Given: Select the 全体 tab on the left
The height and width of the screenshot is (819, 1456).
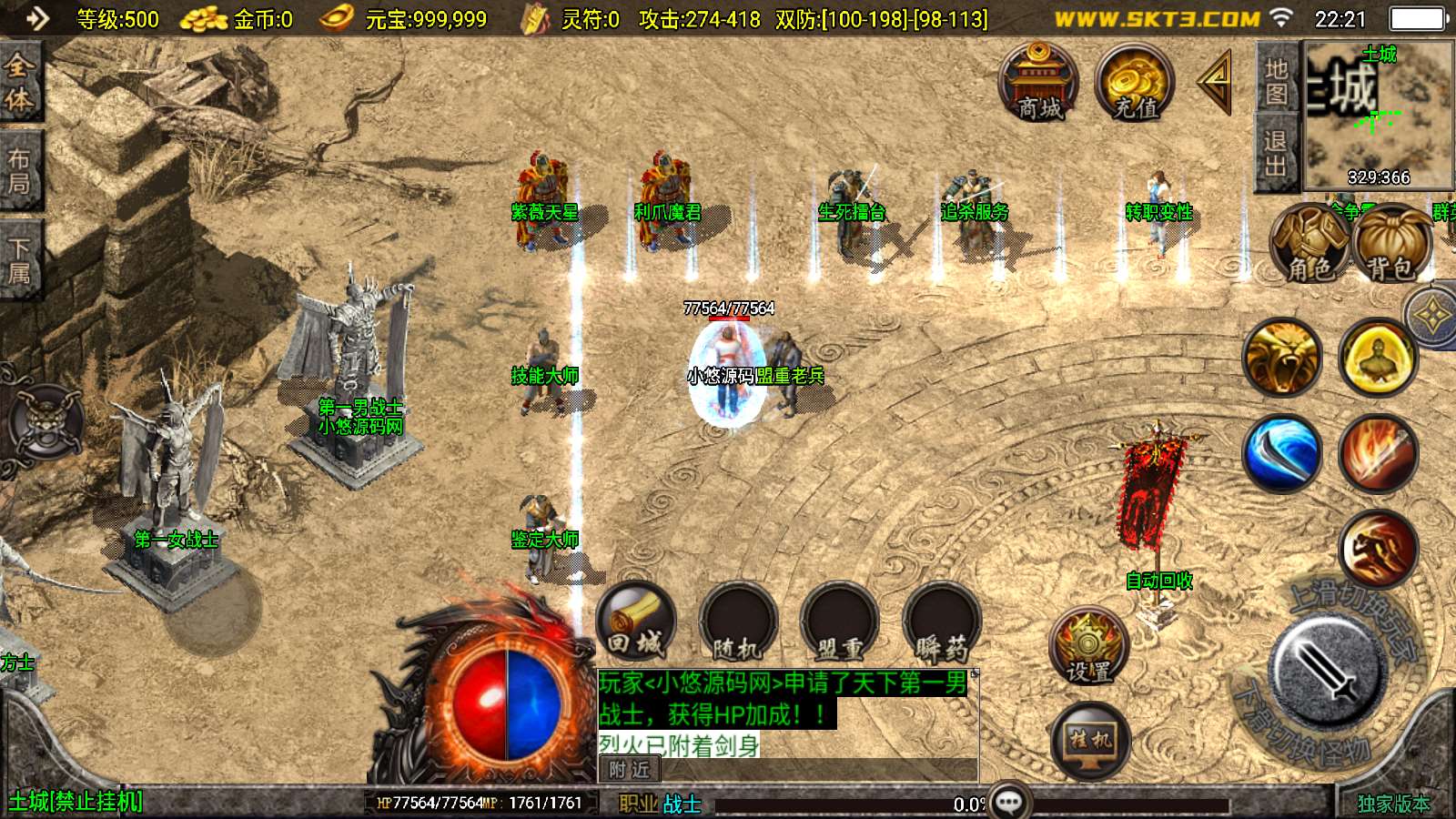Looking at the screenshot, I should point(19,82).
